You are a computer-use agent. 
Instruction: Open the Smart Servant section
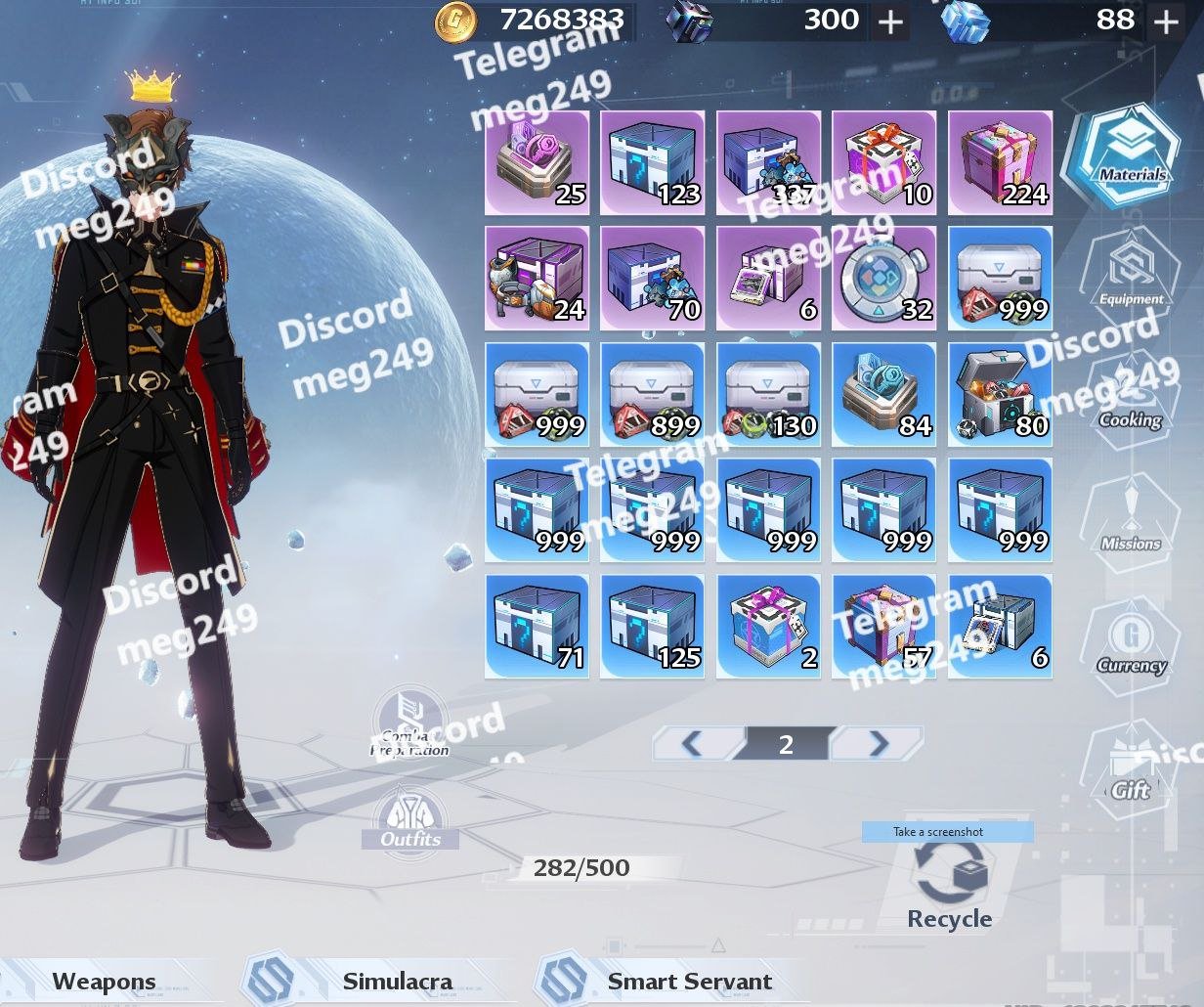pos(689,982)
